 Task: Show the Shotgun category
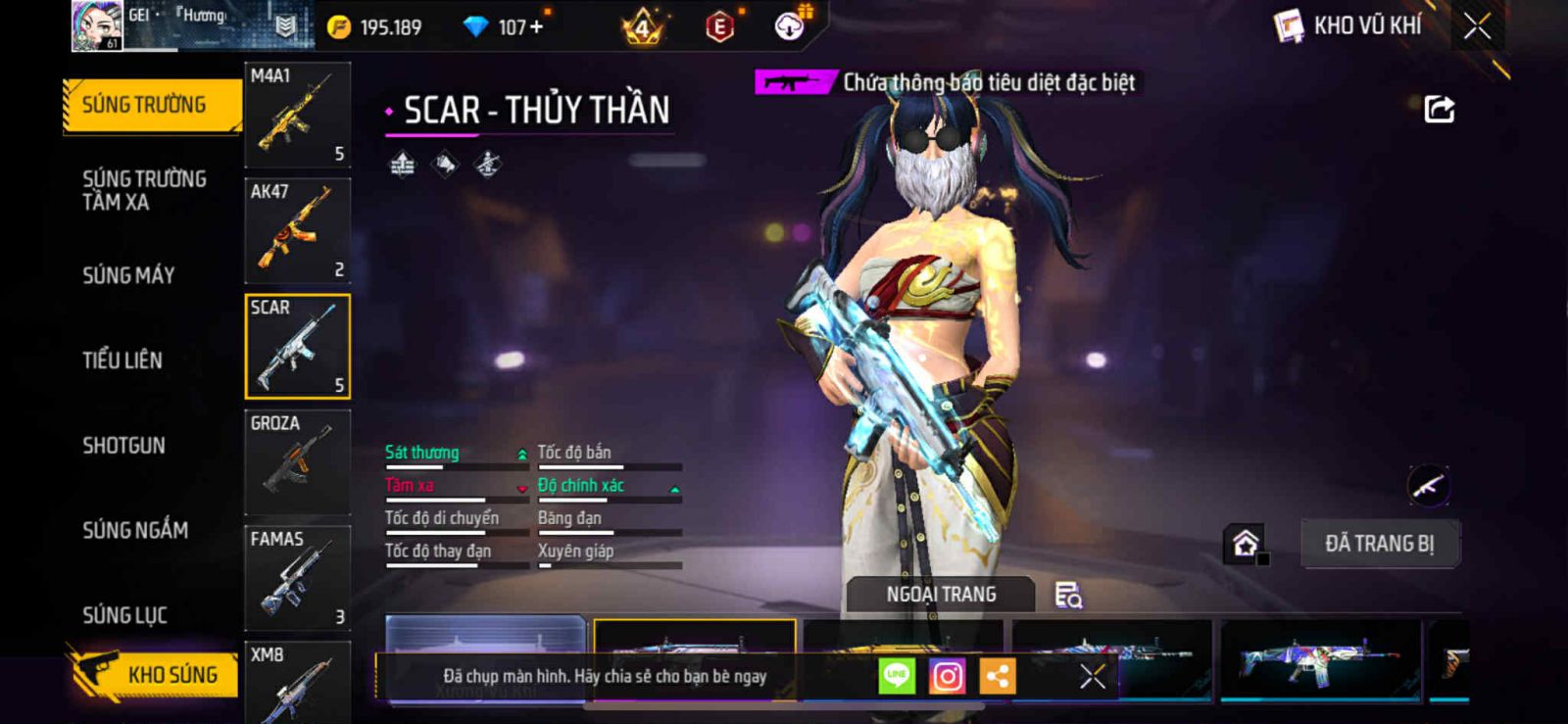[123, 446]
